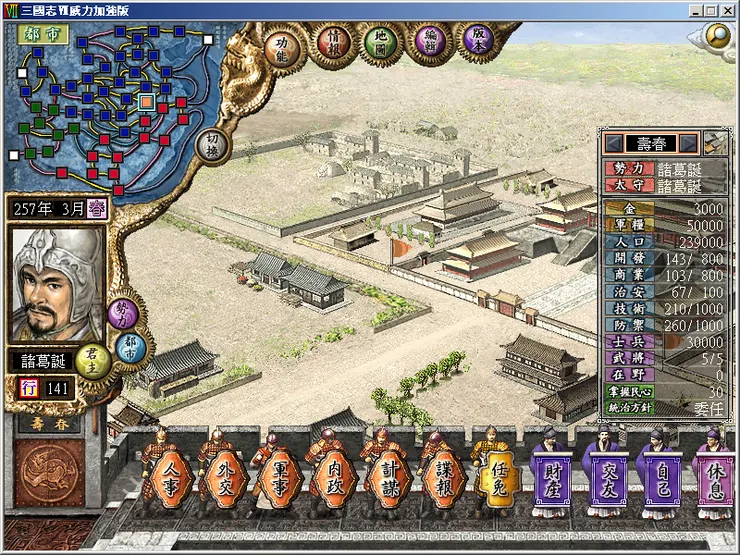Click the magnifying glass icon
The image size is (740, 555).
(x=719, y=35)
